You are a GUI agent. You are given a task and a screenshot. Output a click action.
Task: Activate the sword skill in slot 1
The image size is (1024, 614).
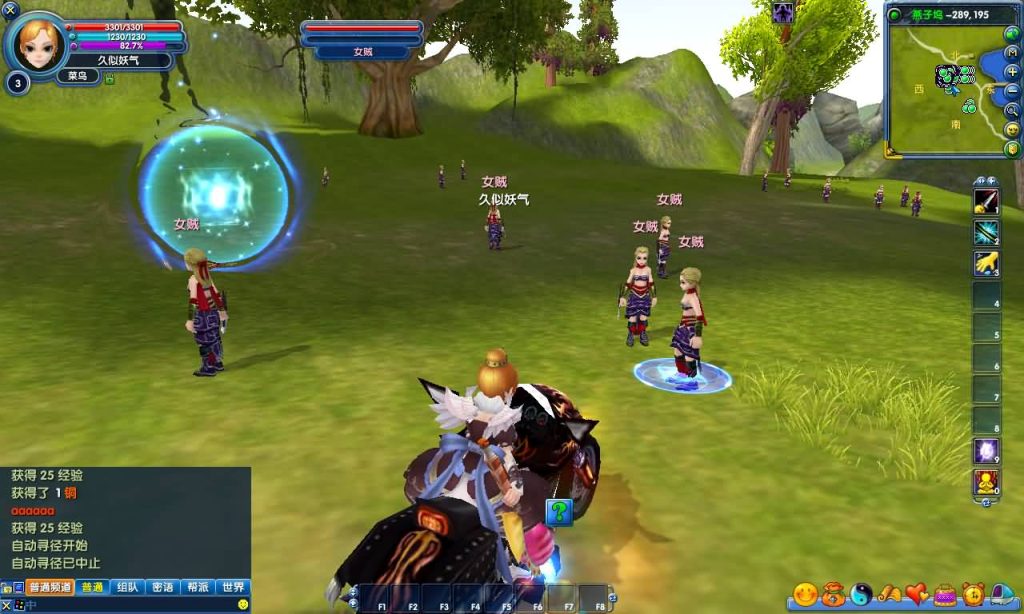[986, 201]
